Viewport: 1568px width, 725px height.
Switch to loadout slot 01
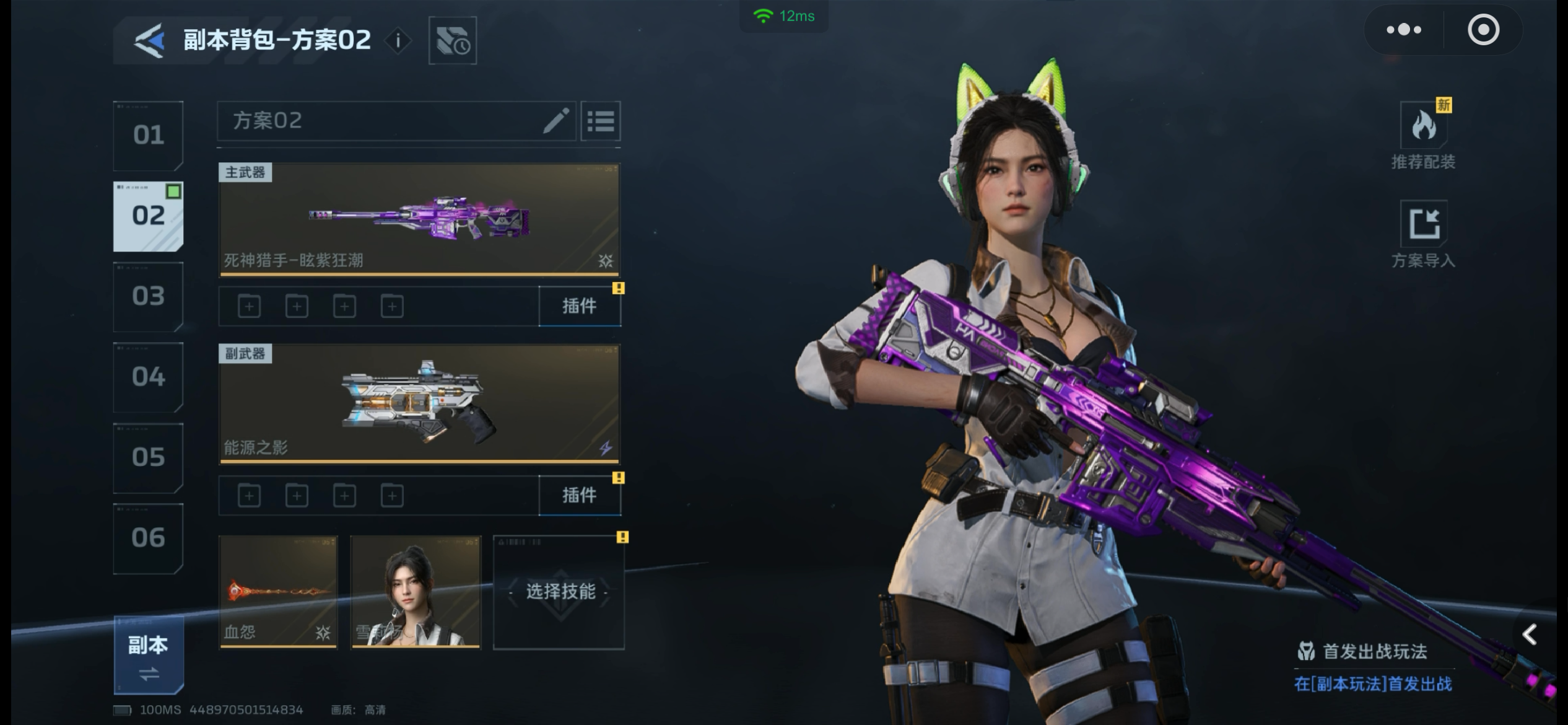[x=148, y=135]
